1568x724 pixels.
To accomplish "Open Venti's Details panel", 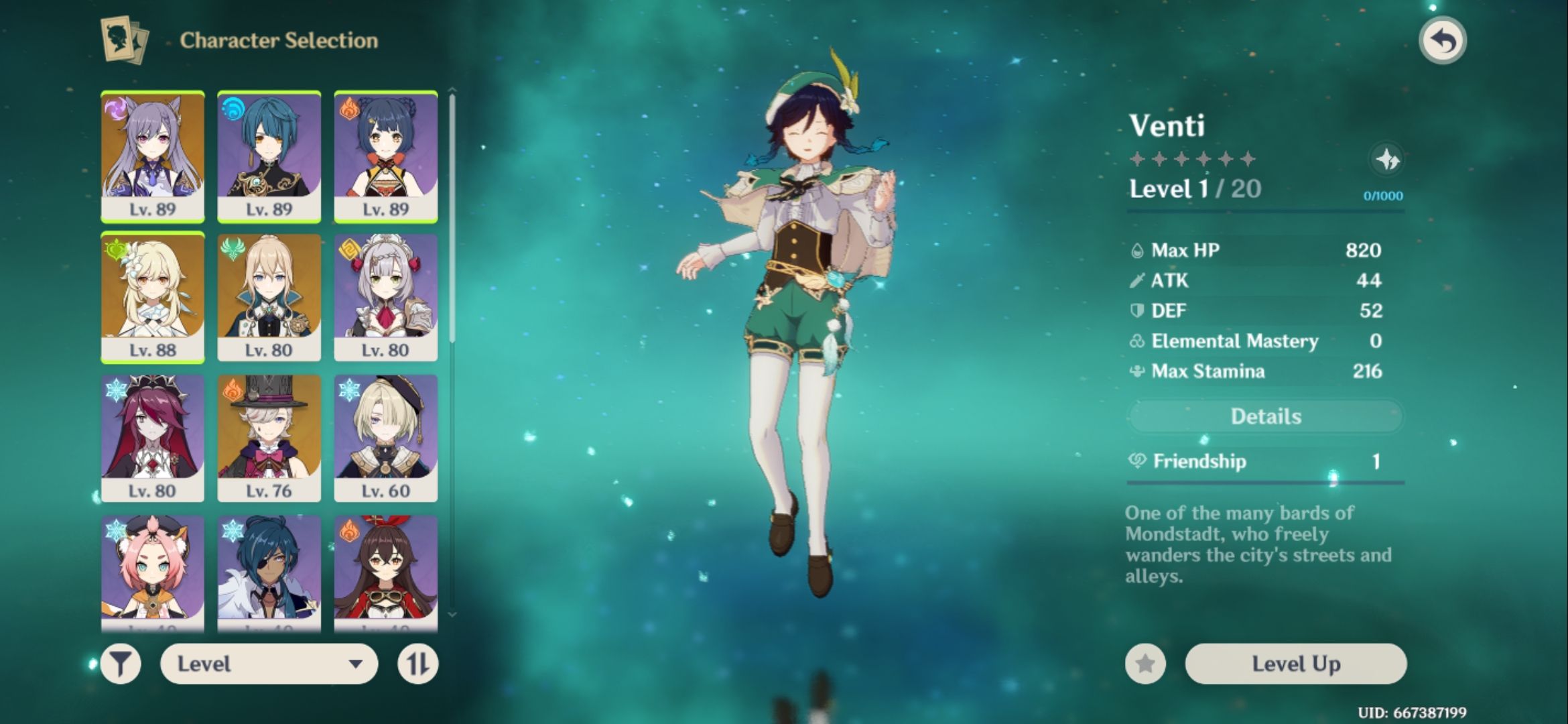I will pos(1265,416).
